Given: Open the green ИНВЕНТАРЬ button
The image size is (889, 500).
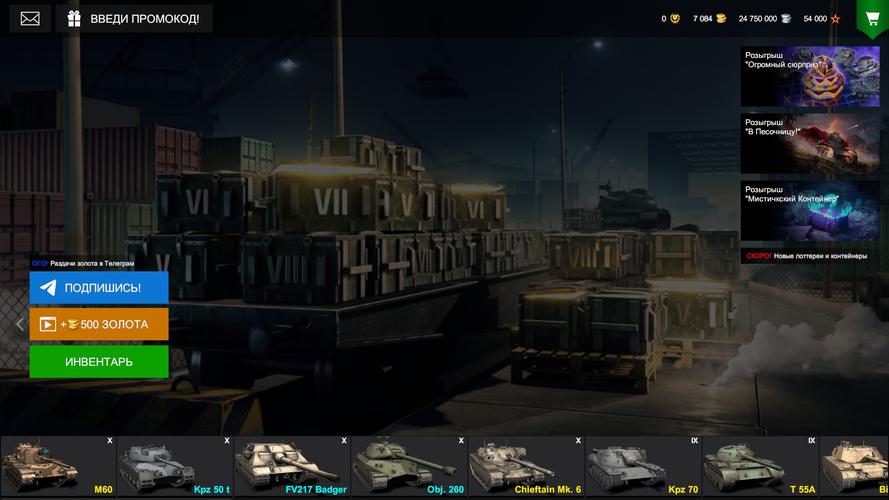Looking at the screenshot, I should 99,361.
